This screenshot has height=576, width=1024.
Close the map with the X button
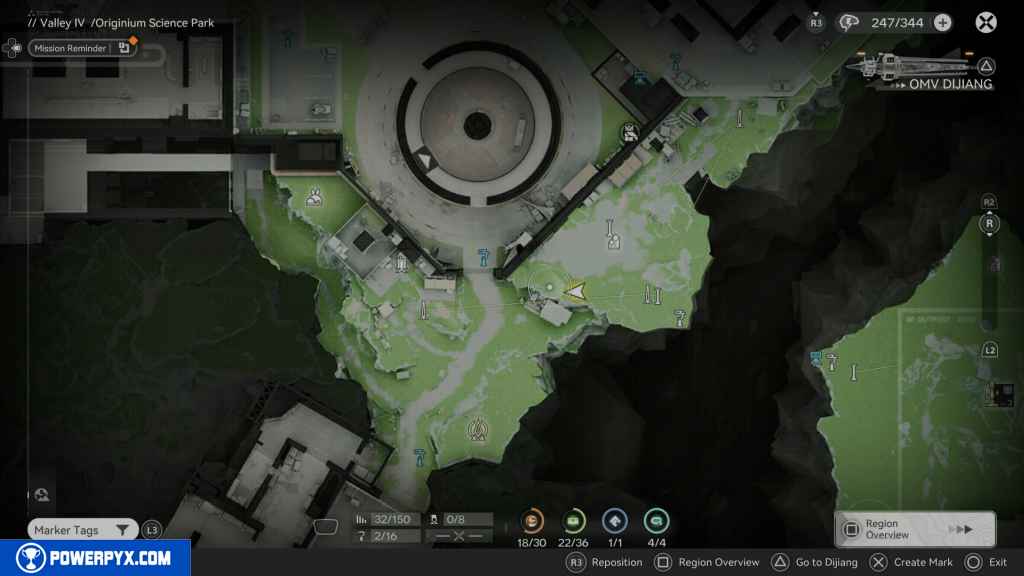(986, 22)
